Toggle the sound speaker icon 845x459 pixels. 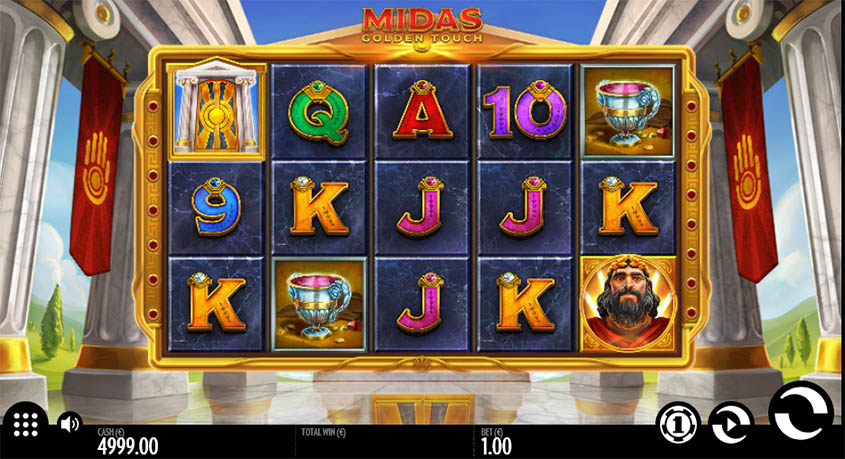(69, 424)
